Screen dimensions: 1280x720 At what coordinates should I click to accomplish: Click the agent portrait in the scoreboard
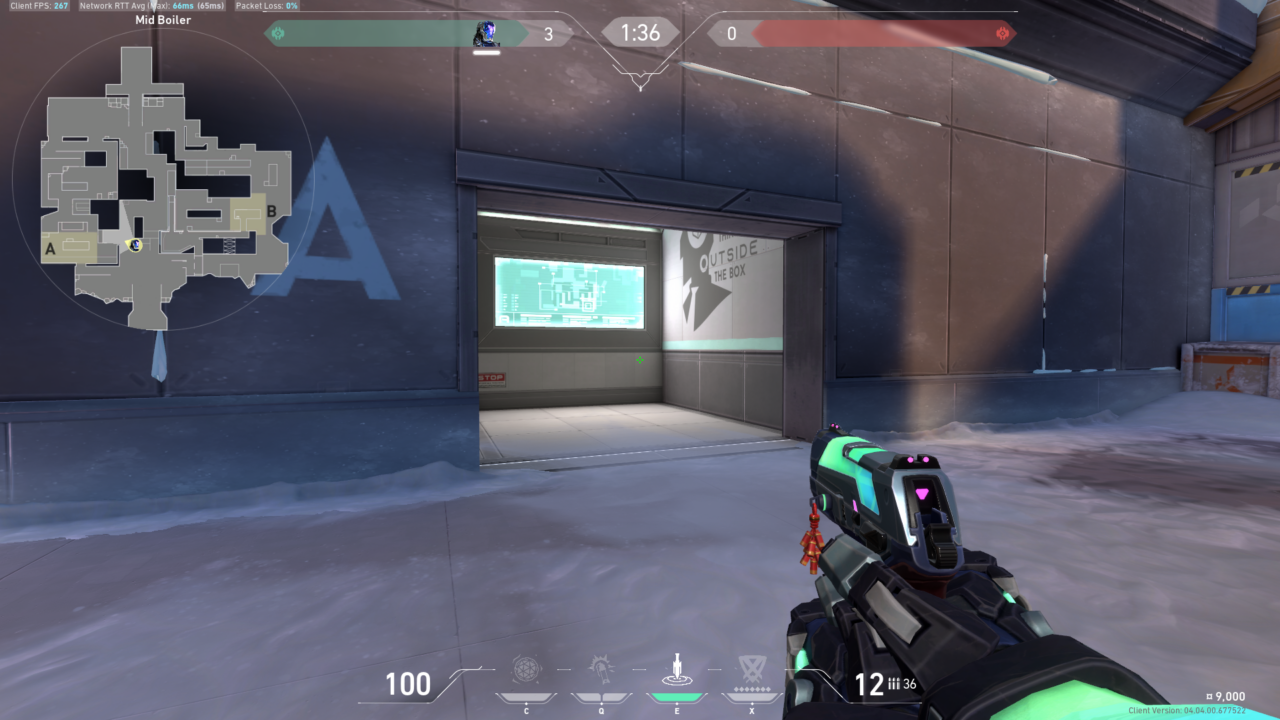pyautogui.click(x=487, y=31)
